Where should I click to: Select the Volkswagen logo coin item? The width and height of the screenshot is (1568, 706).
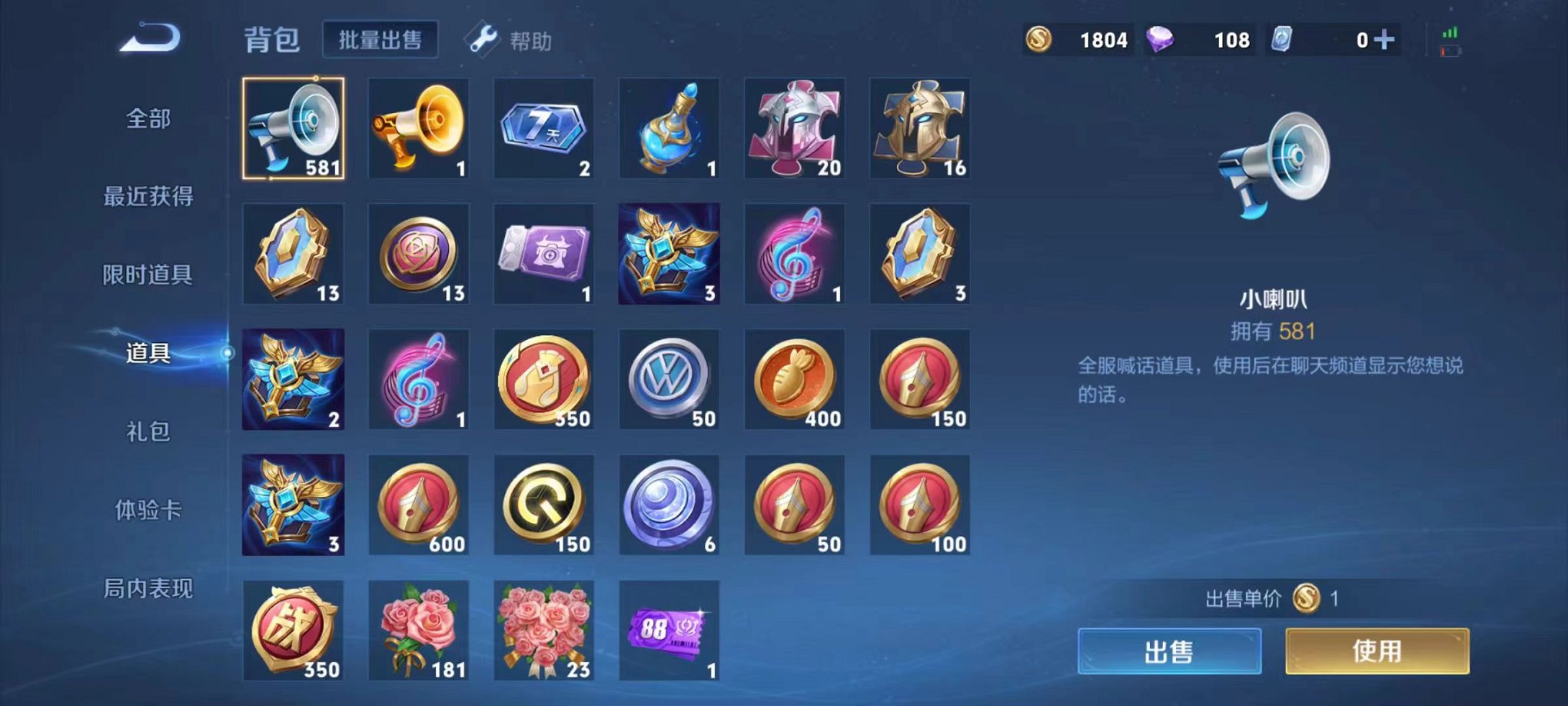[x=669, y=378]
